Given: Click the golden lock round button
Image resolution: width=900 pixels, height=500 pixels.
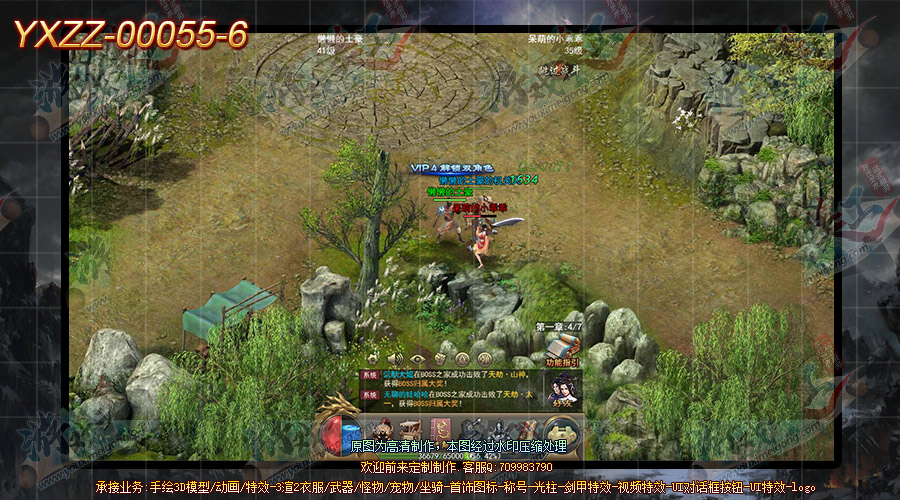Looking at the screenshot, I should (x=564, y=429).
